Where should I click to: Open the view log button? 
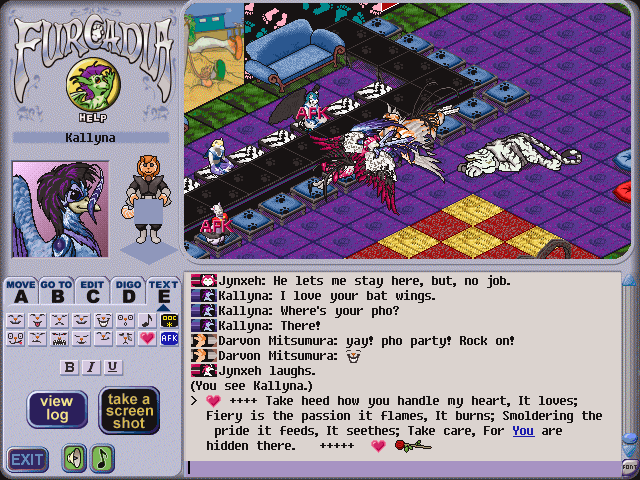[x=57, y=409]
